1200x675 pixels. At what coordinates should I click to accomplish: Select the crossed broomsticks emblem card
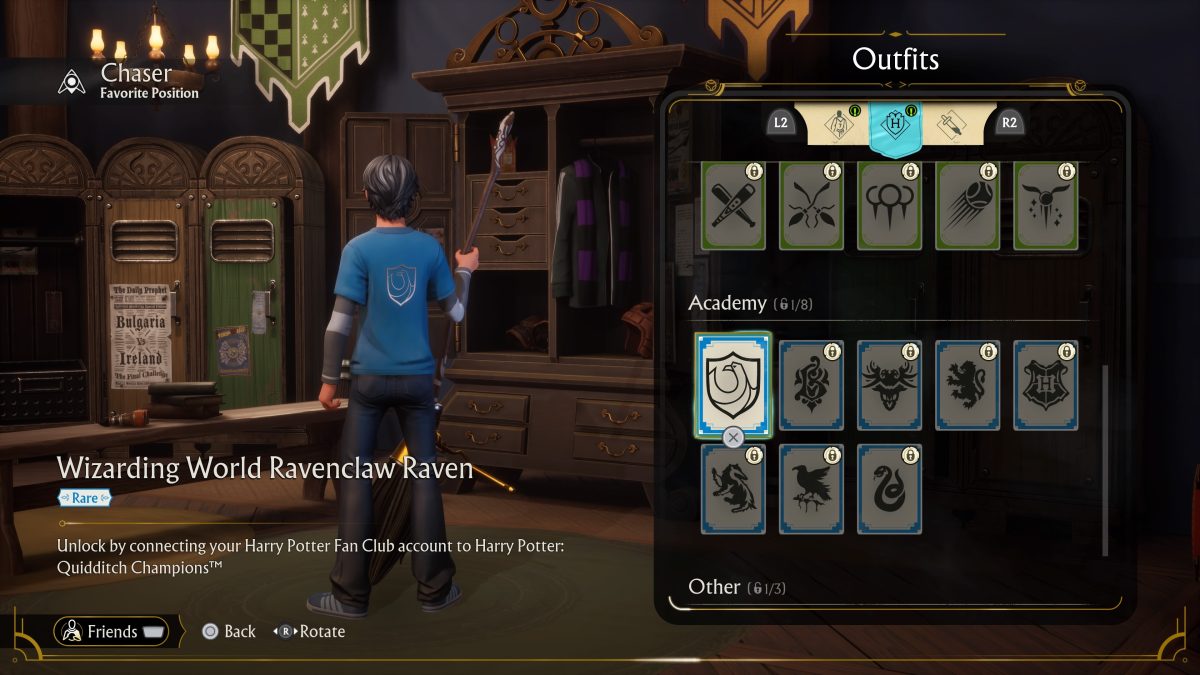811,205
